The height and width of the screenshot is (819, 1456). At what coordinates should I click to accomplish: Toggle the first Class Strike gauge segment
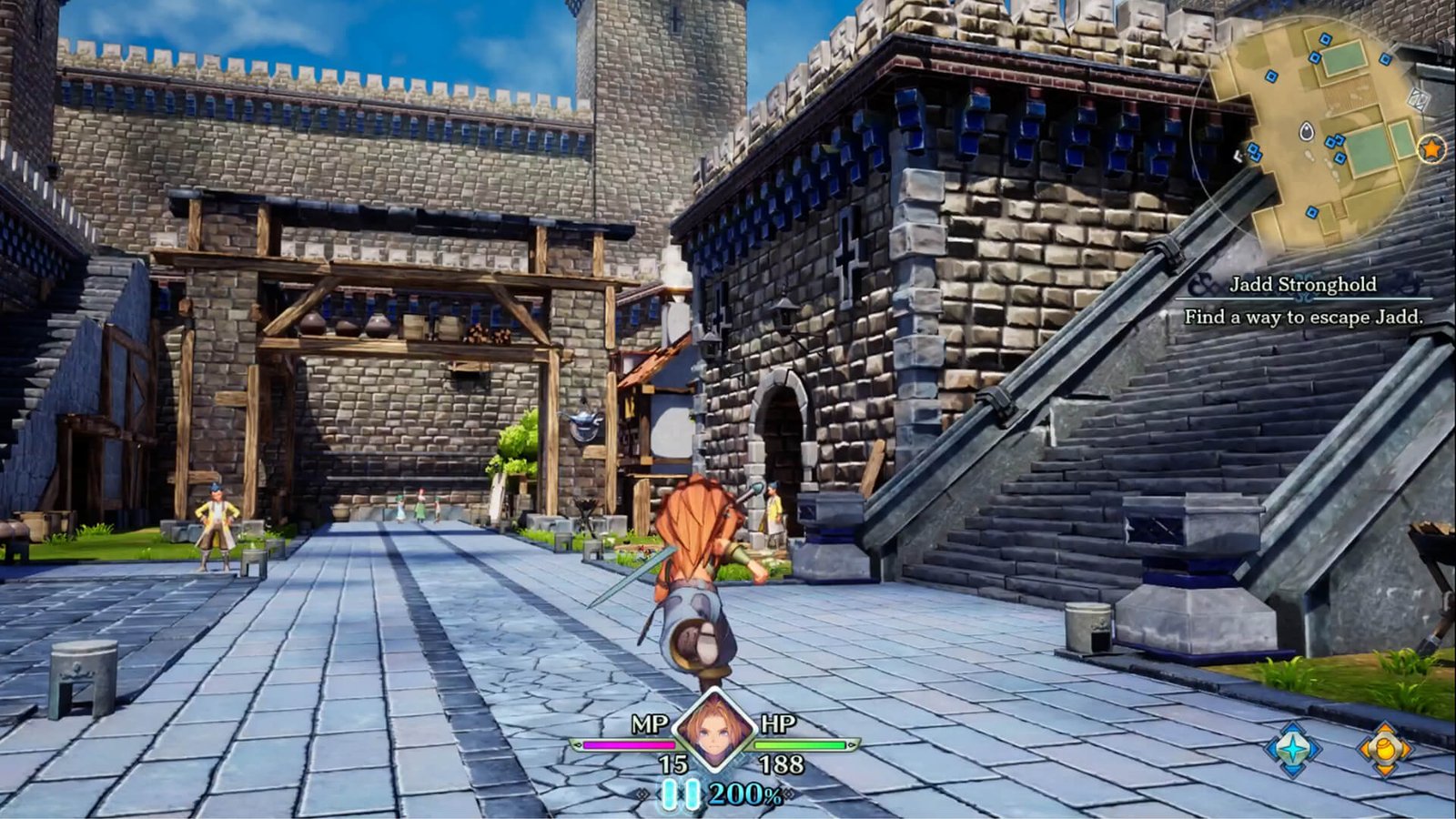(670, 794)
